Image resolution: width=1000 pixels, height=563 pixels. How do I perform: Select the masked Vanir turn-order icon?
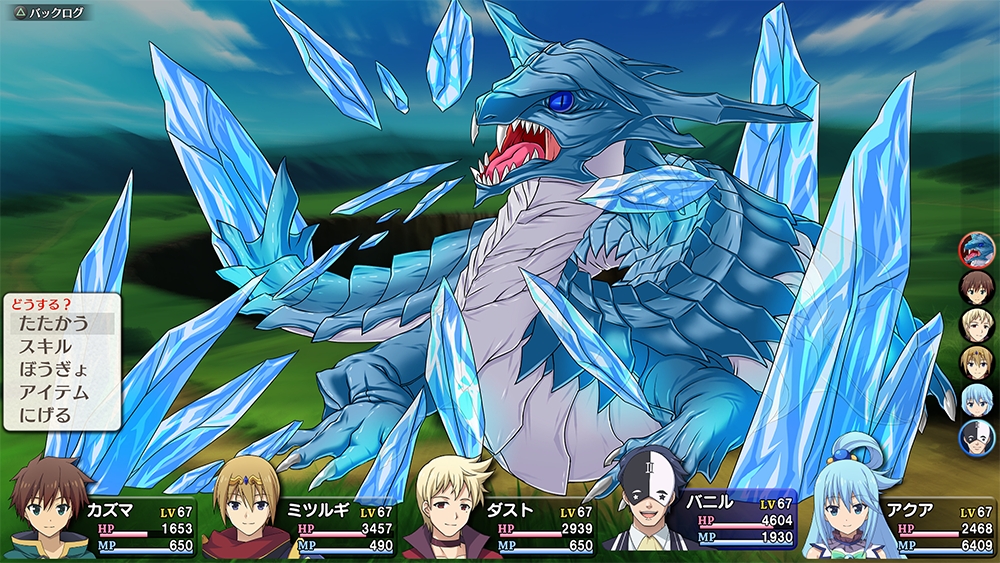[x=976, y=437]
